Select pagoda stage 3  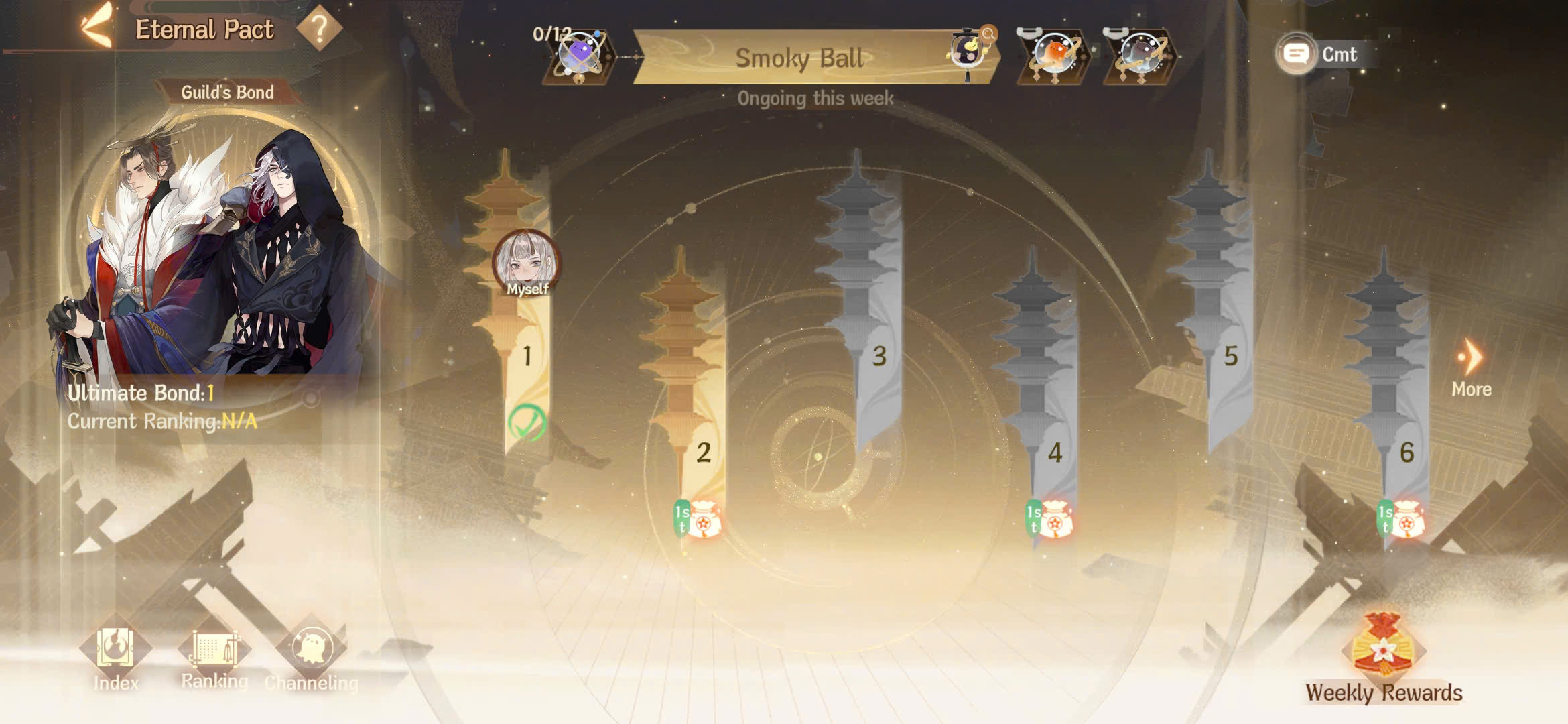pos(878,355)
